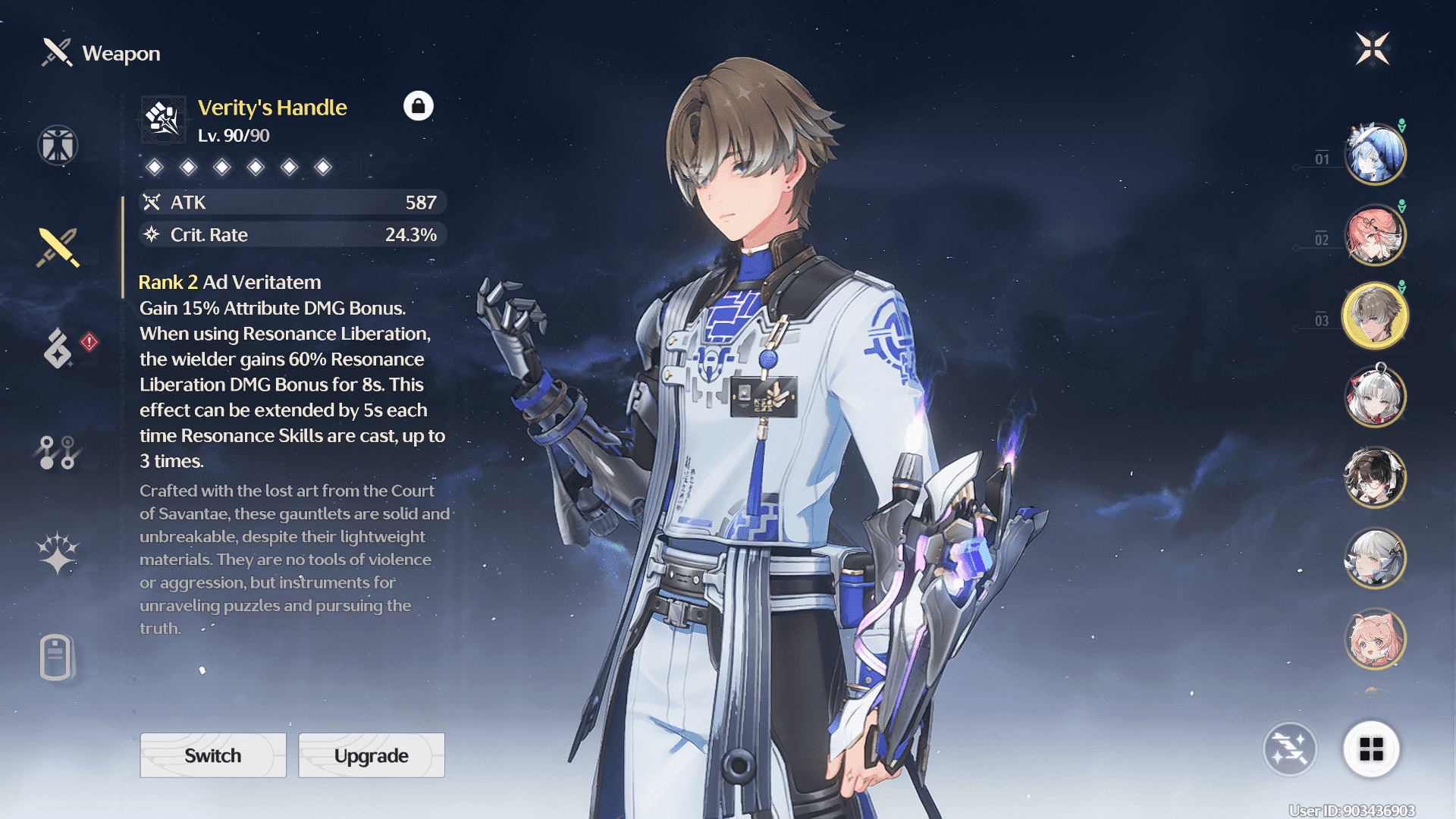
Task: Open the Resonance Chain star tab
Action: (58, 552)
